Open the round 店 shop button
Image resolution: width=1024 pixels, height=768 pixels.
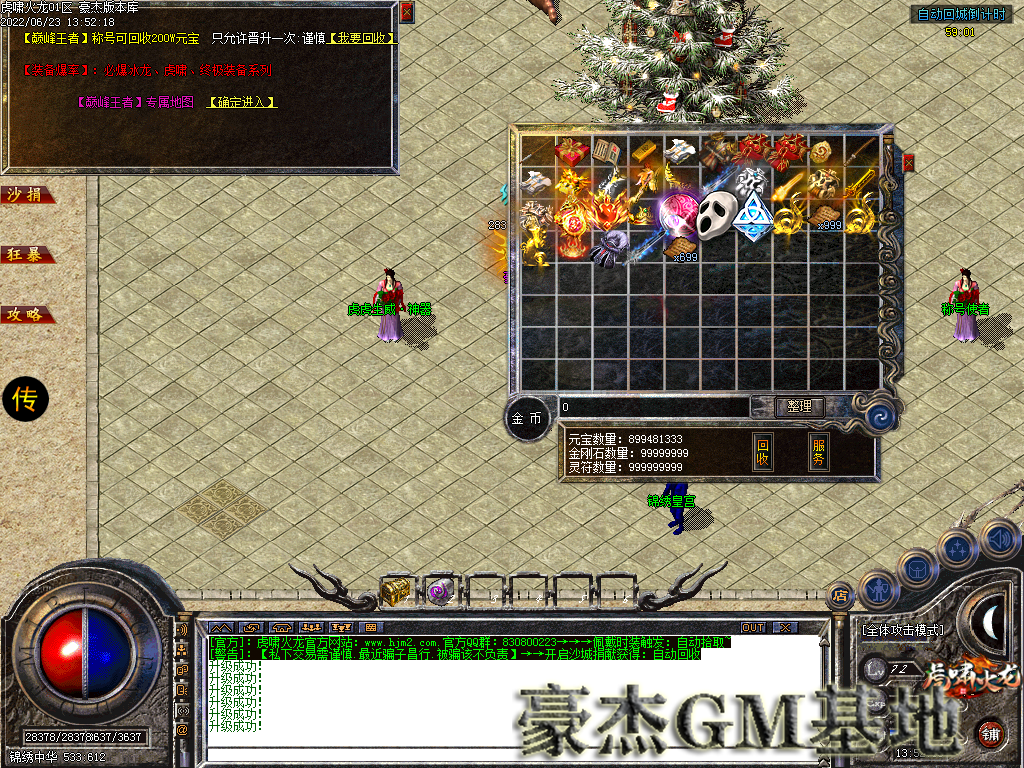[840, 594]
